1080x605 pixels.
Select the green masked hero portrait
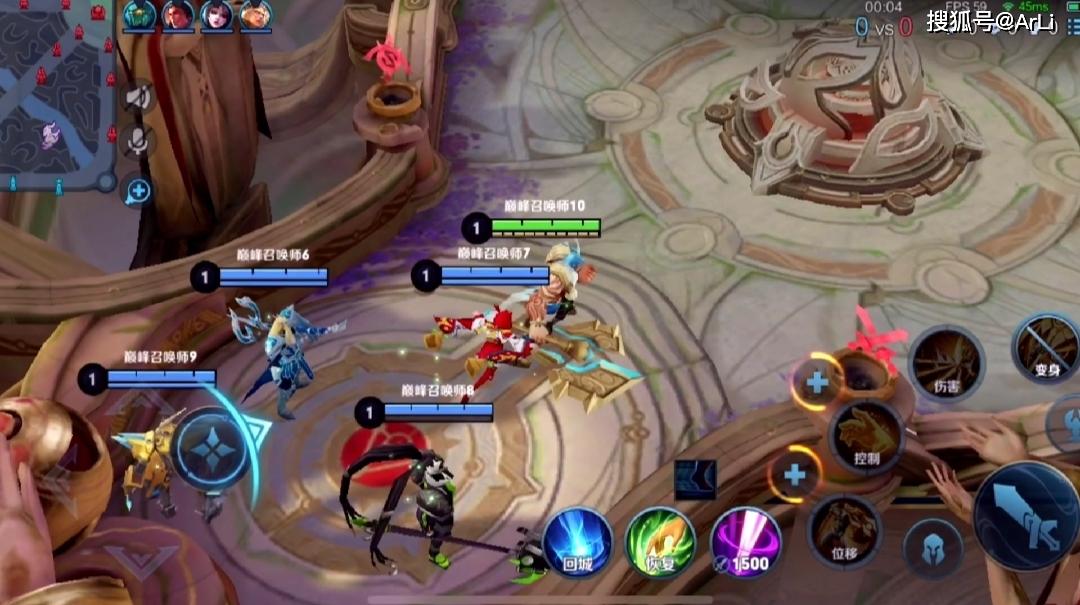(140, 15)
